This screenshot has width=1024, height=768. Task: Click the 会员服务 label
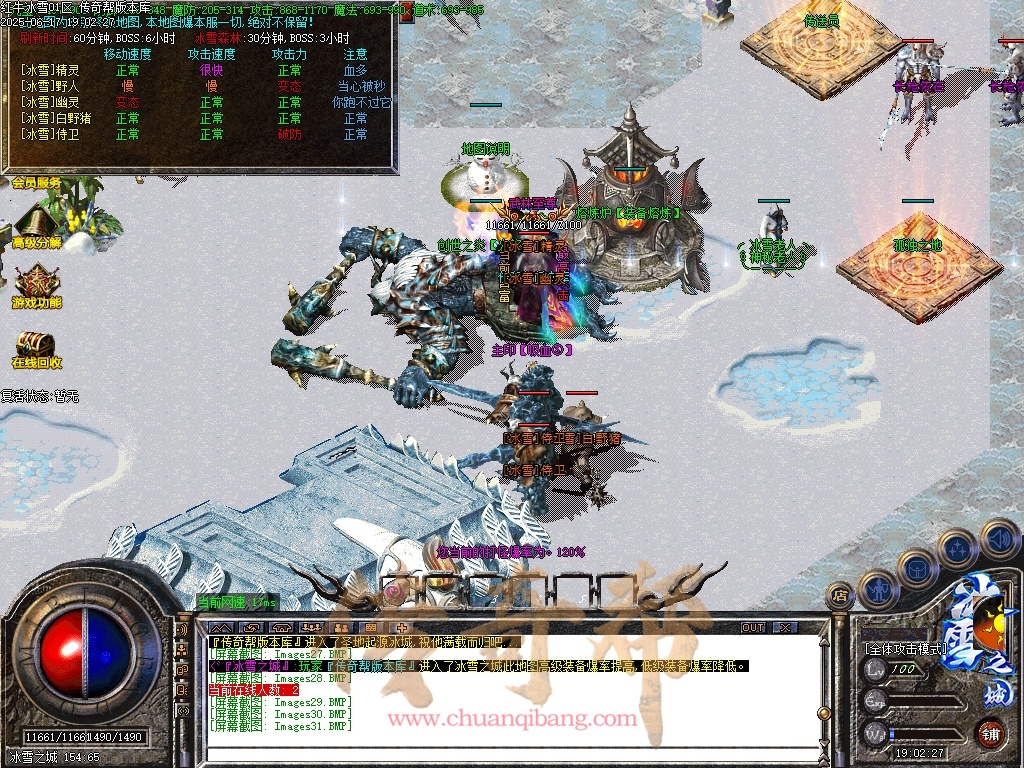point(37,183)
